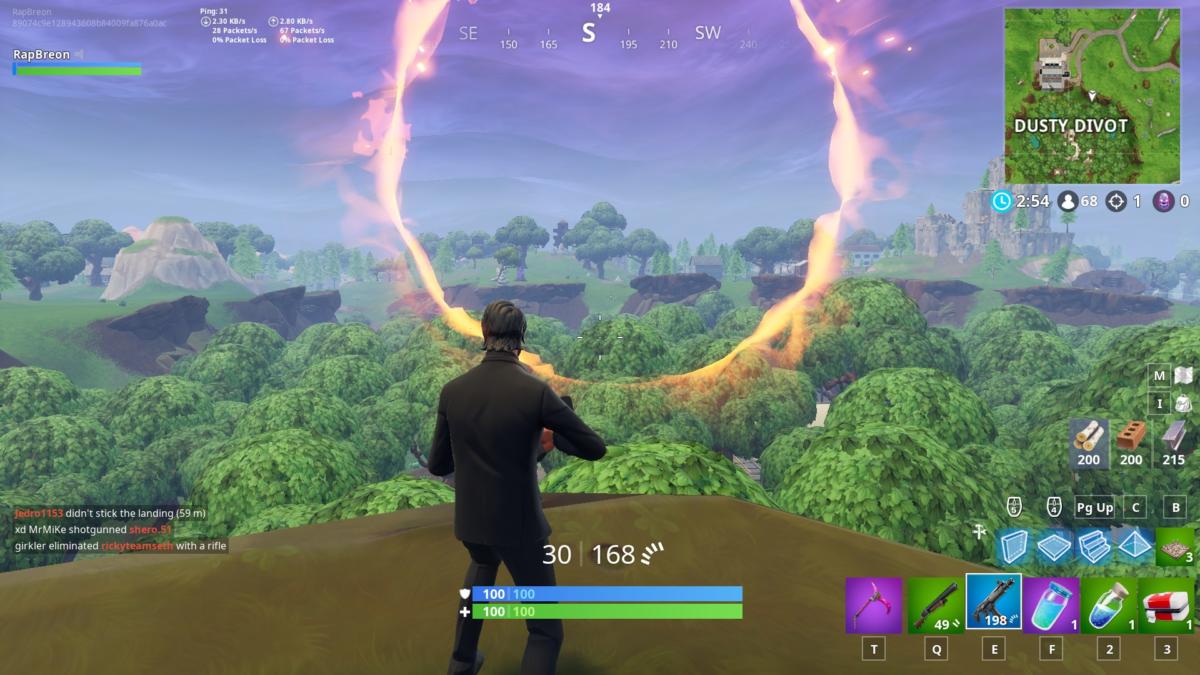Select the trap slot with 3 traps
Viewport: 1200px width, 675px height.
coord(1175,546)
